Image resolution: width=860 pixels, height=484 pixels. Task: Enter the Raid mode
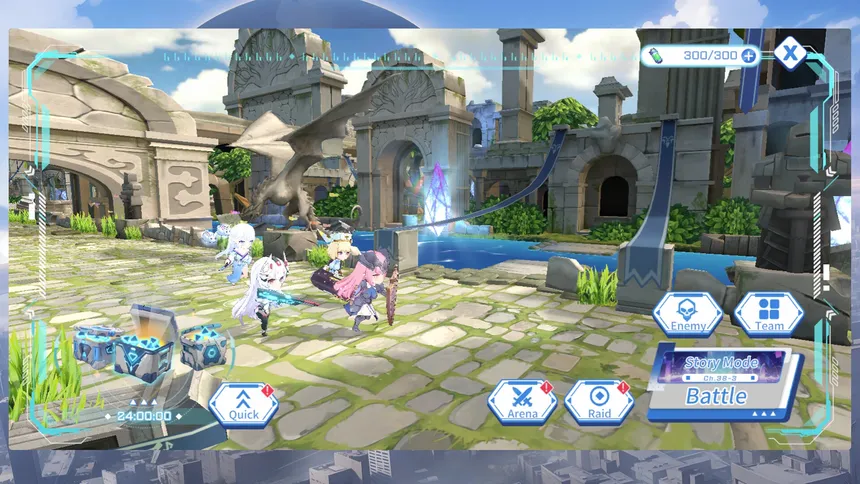[598, 402]
